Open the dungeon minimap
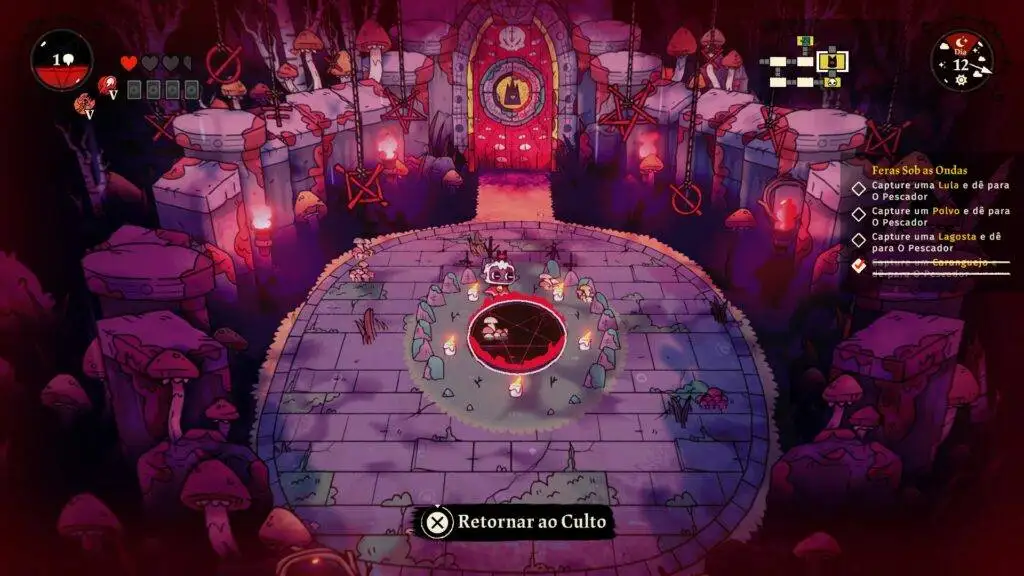 (806, 64)
